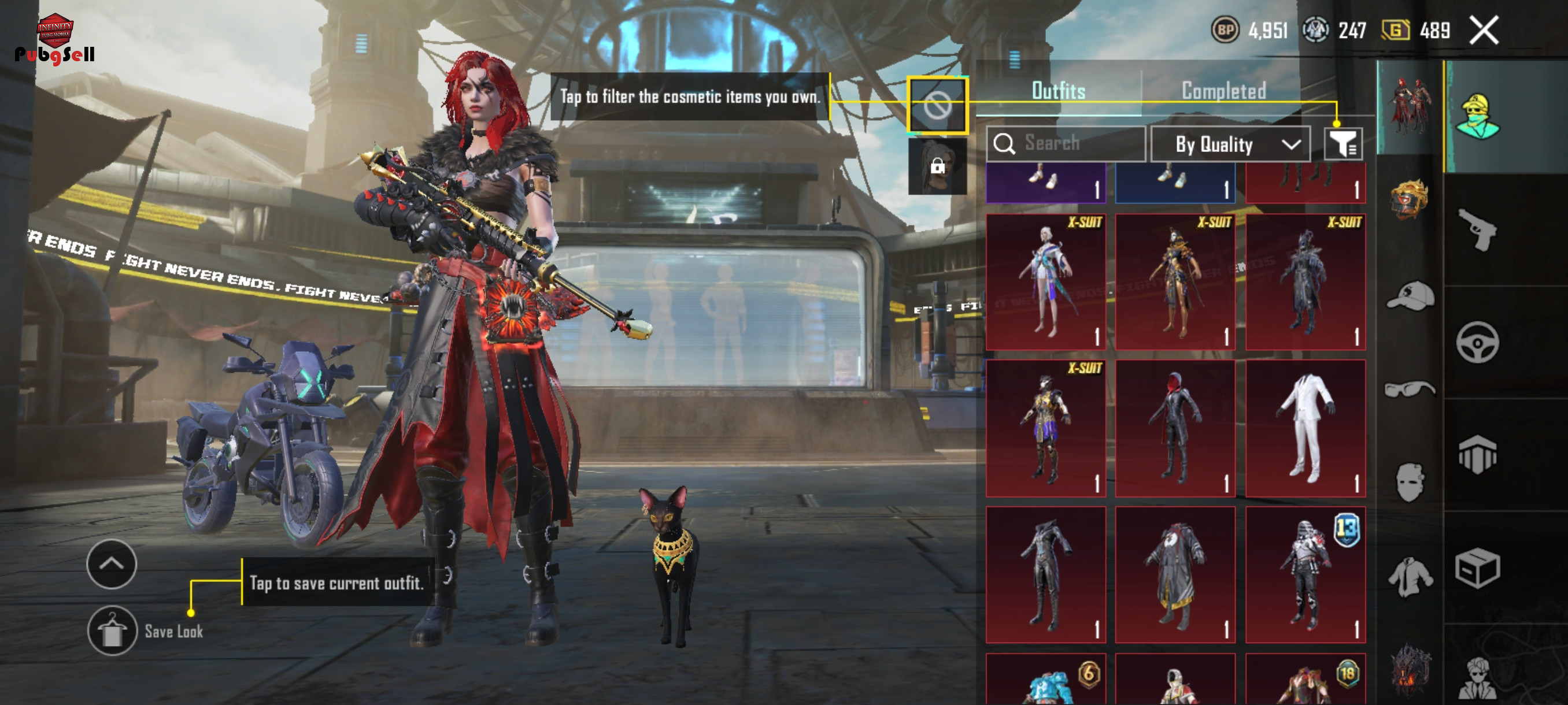The height and width of the screenshot is (705, 1568).
Task: Open the face mask category
Action: point(1409,483)
